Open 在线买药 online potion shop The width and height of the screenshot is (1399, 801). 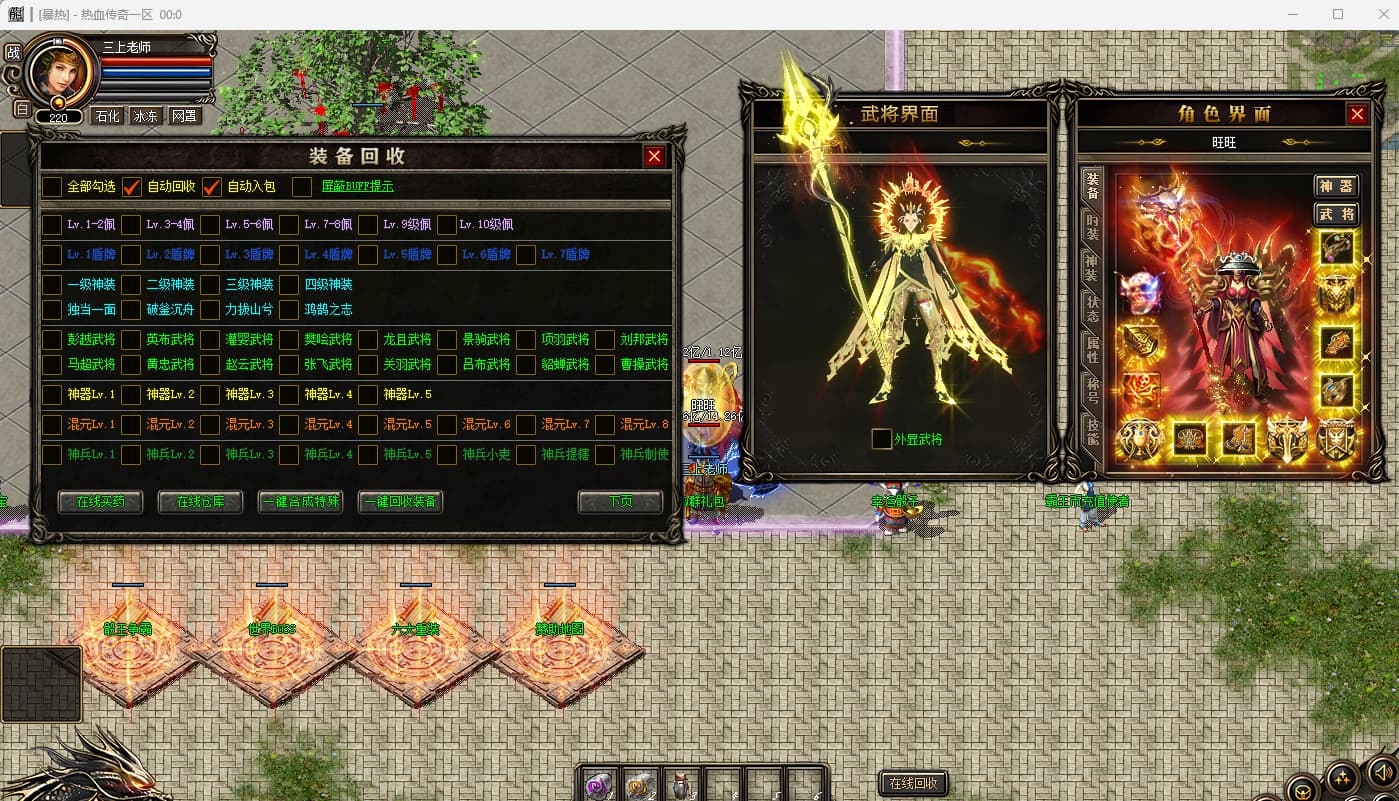point(100,502)
